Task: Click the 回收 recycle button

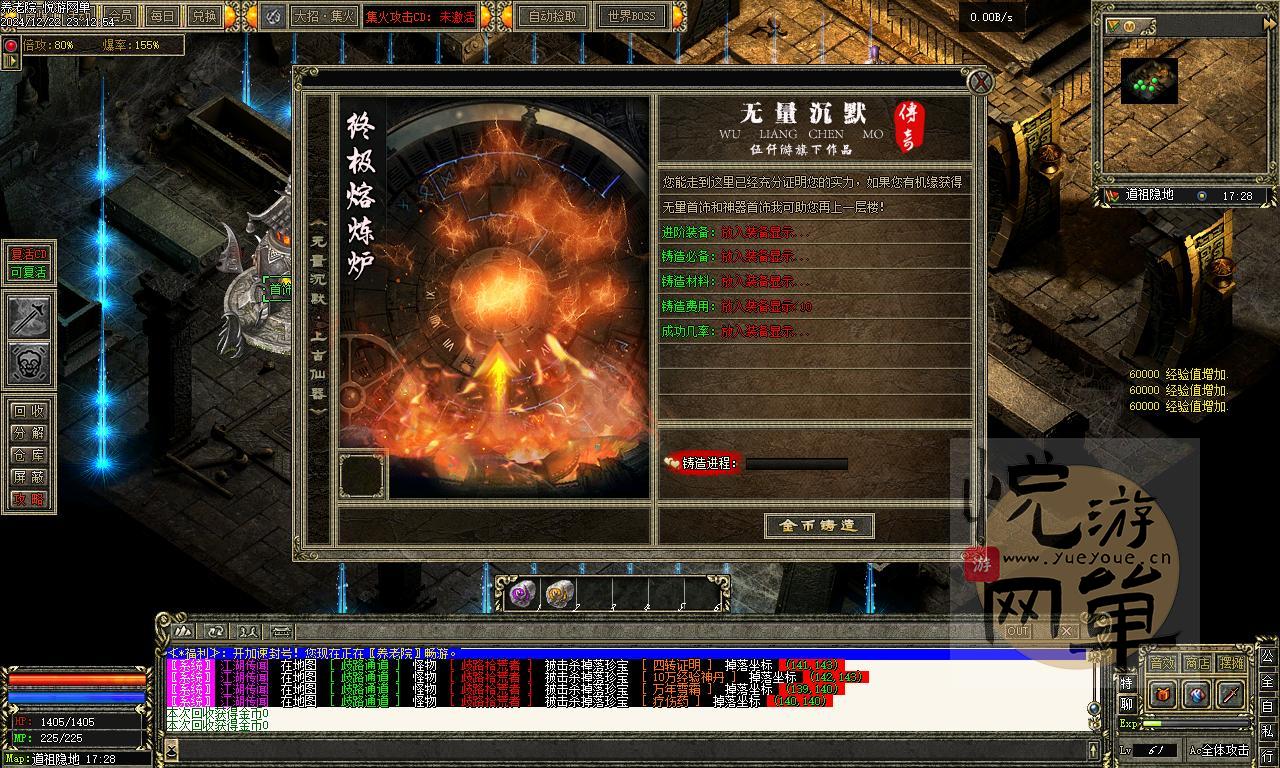Action: [x=29, y=411]
